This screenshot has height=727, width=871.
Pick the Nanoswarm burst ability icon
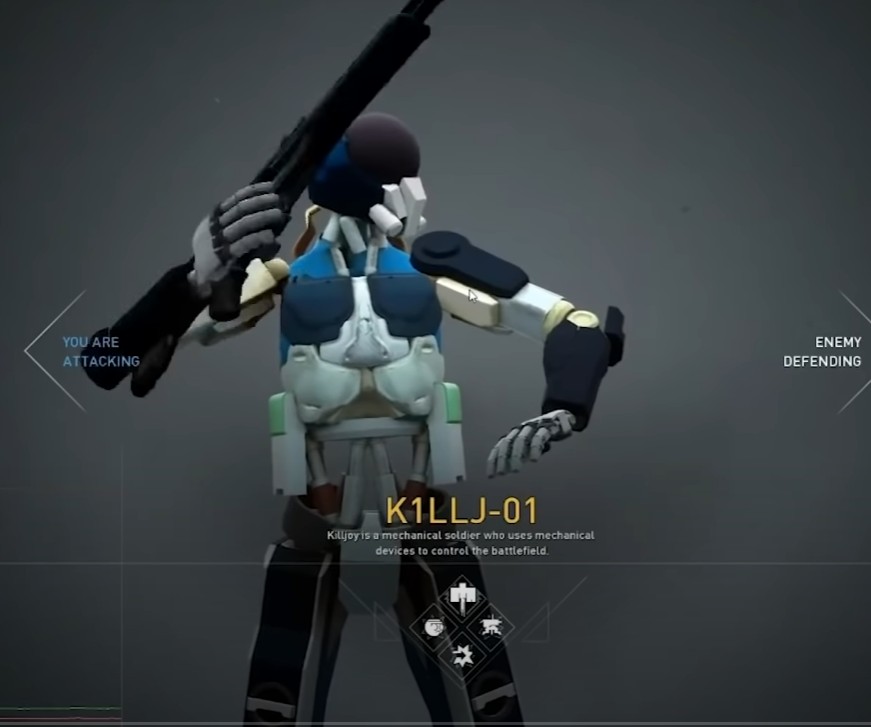(x=462, y=656)
